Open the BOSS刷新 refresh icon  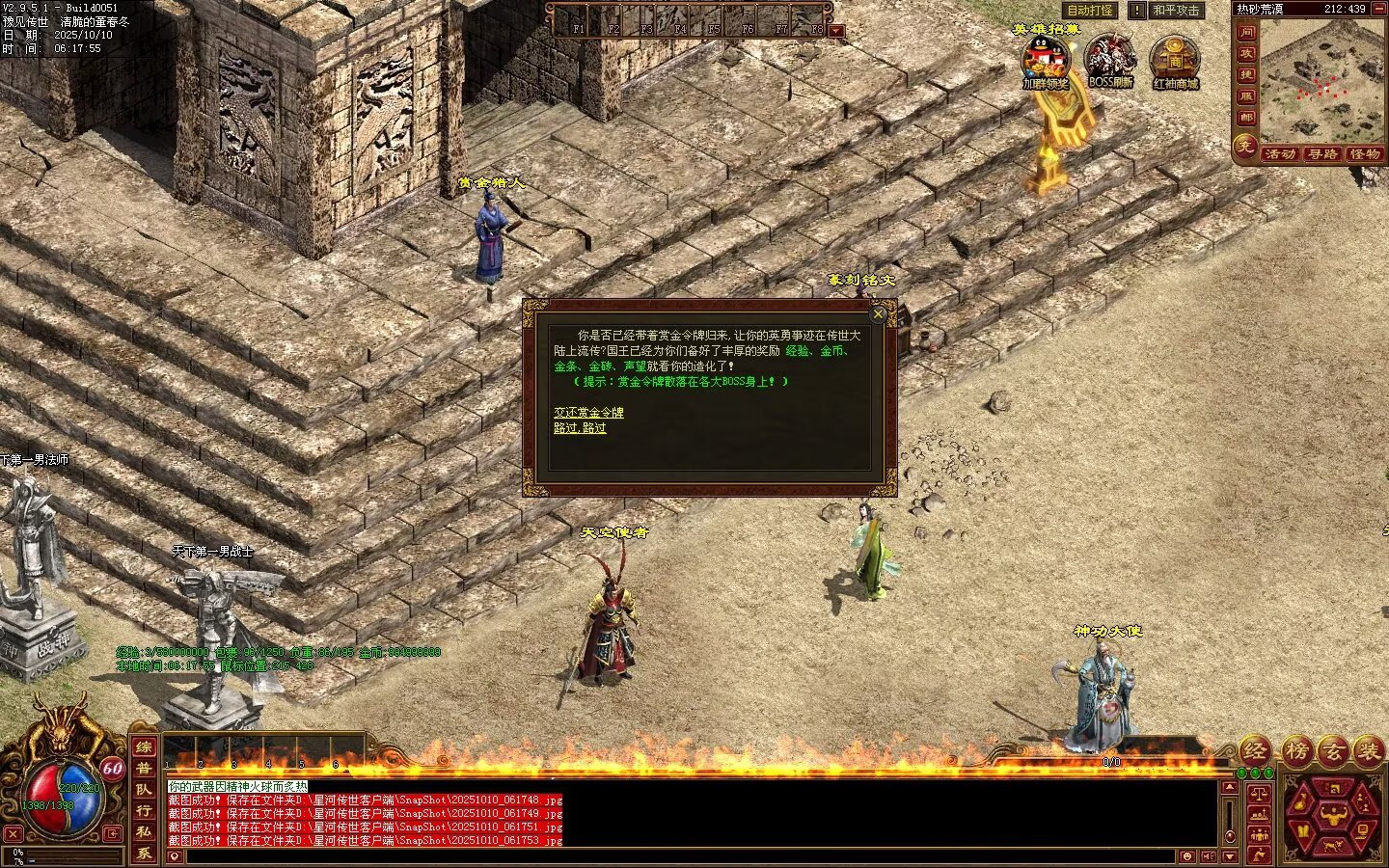tap(1110, 60)
